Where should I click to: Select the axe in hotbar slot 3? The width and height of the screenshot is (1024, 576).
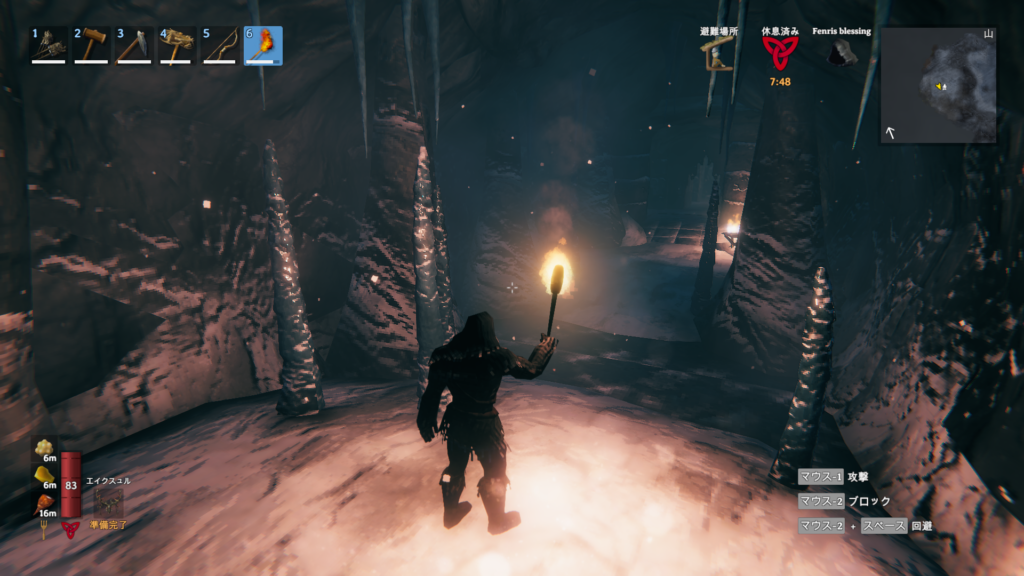click(134, 45)
